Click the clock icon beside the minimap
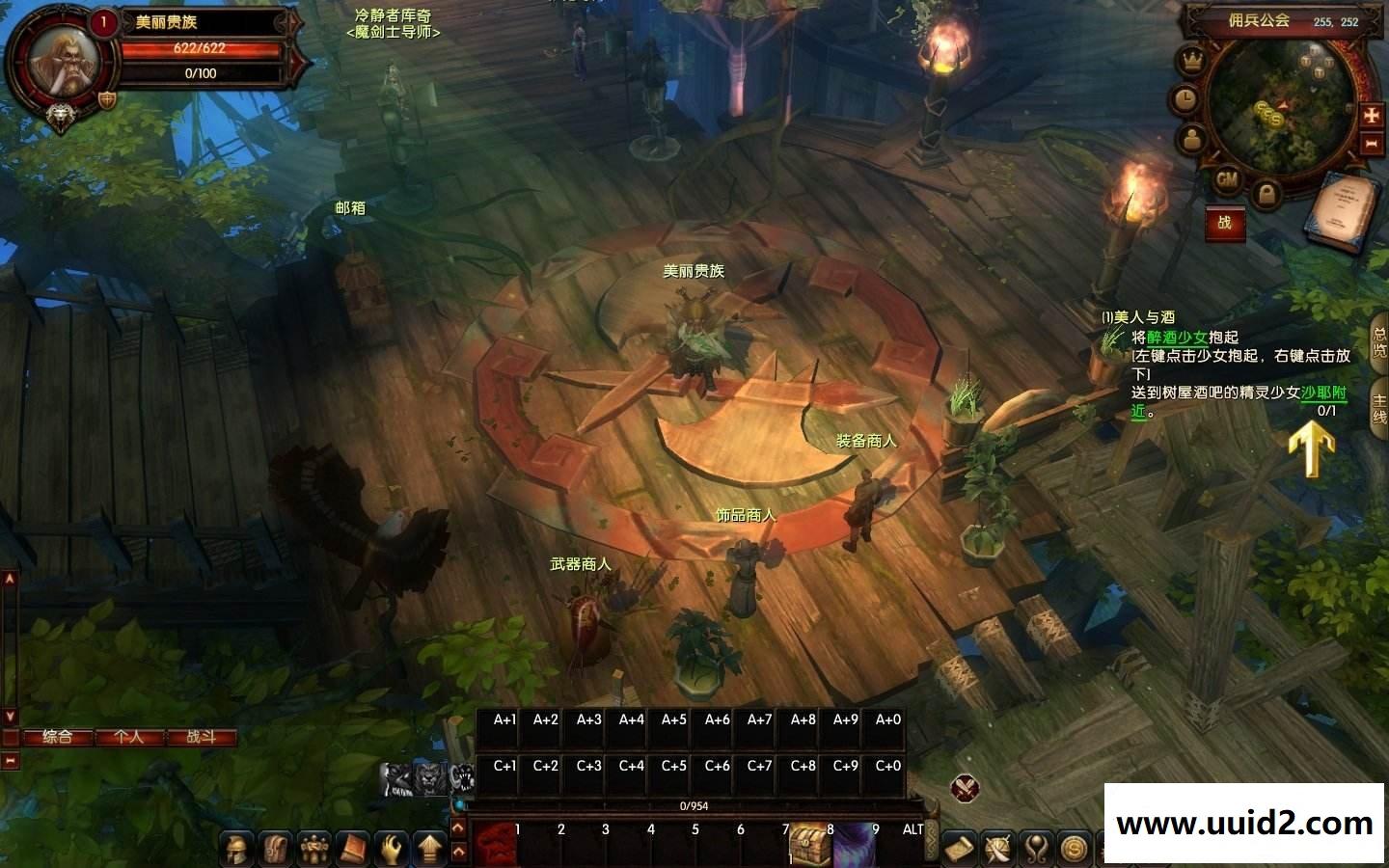This screenshot has height=868, width=1389. pyautogui.click(x=1184, y=98)
